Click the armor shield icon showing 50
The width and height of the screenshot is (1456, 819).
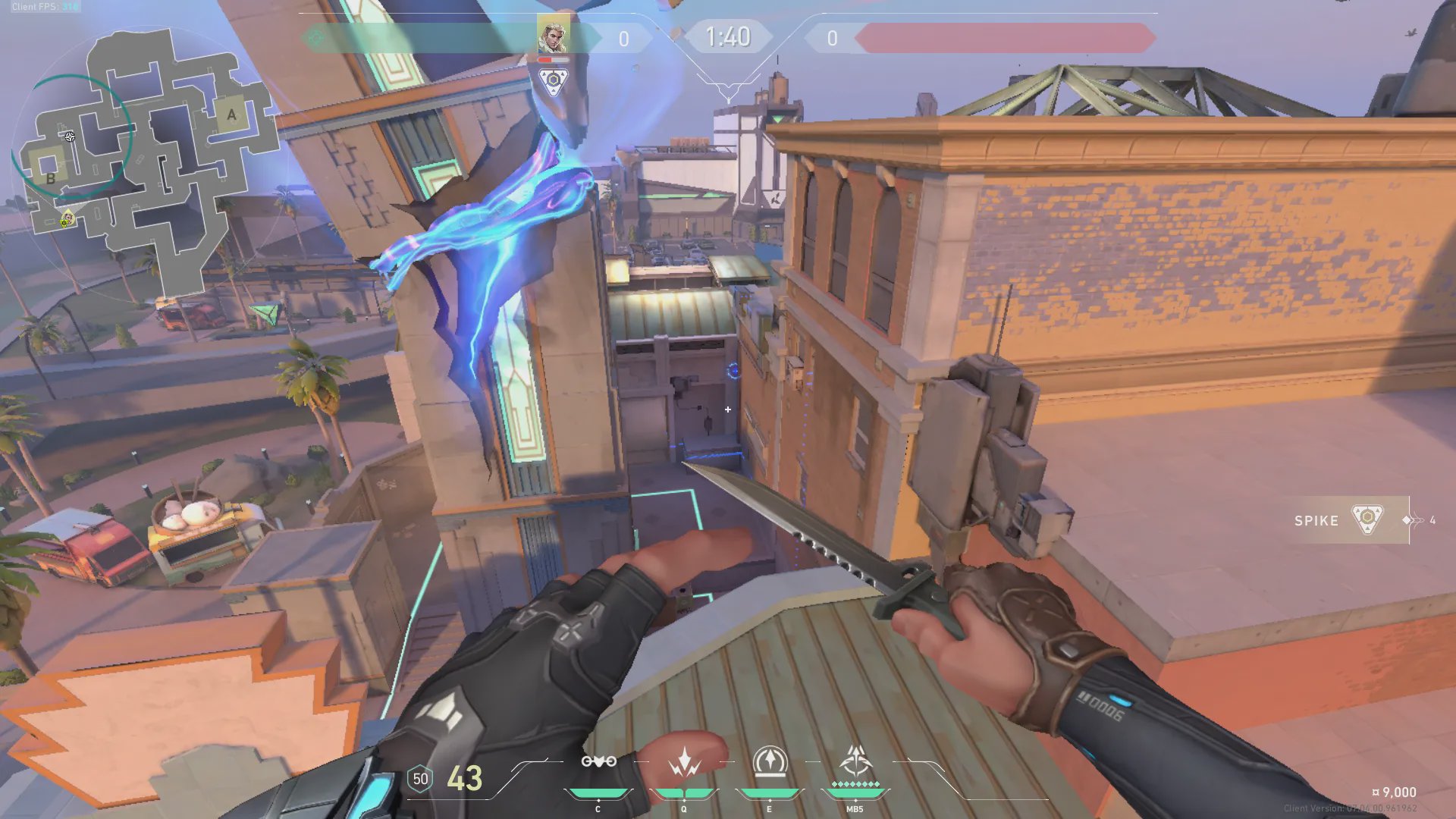(x=420, y=779)
